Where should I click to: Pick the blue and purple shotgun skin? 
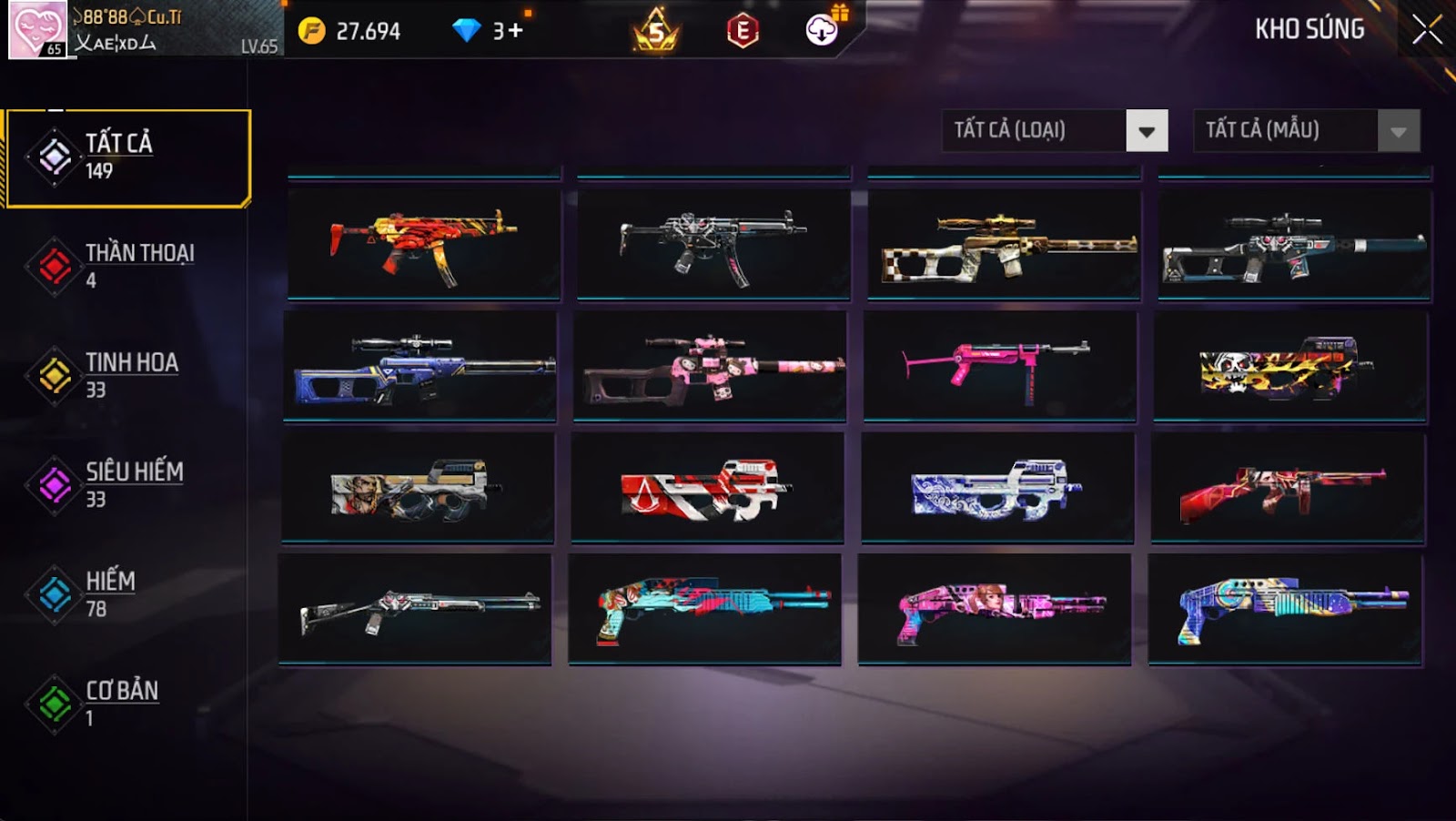coord(1284,609)
